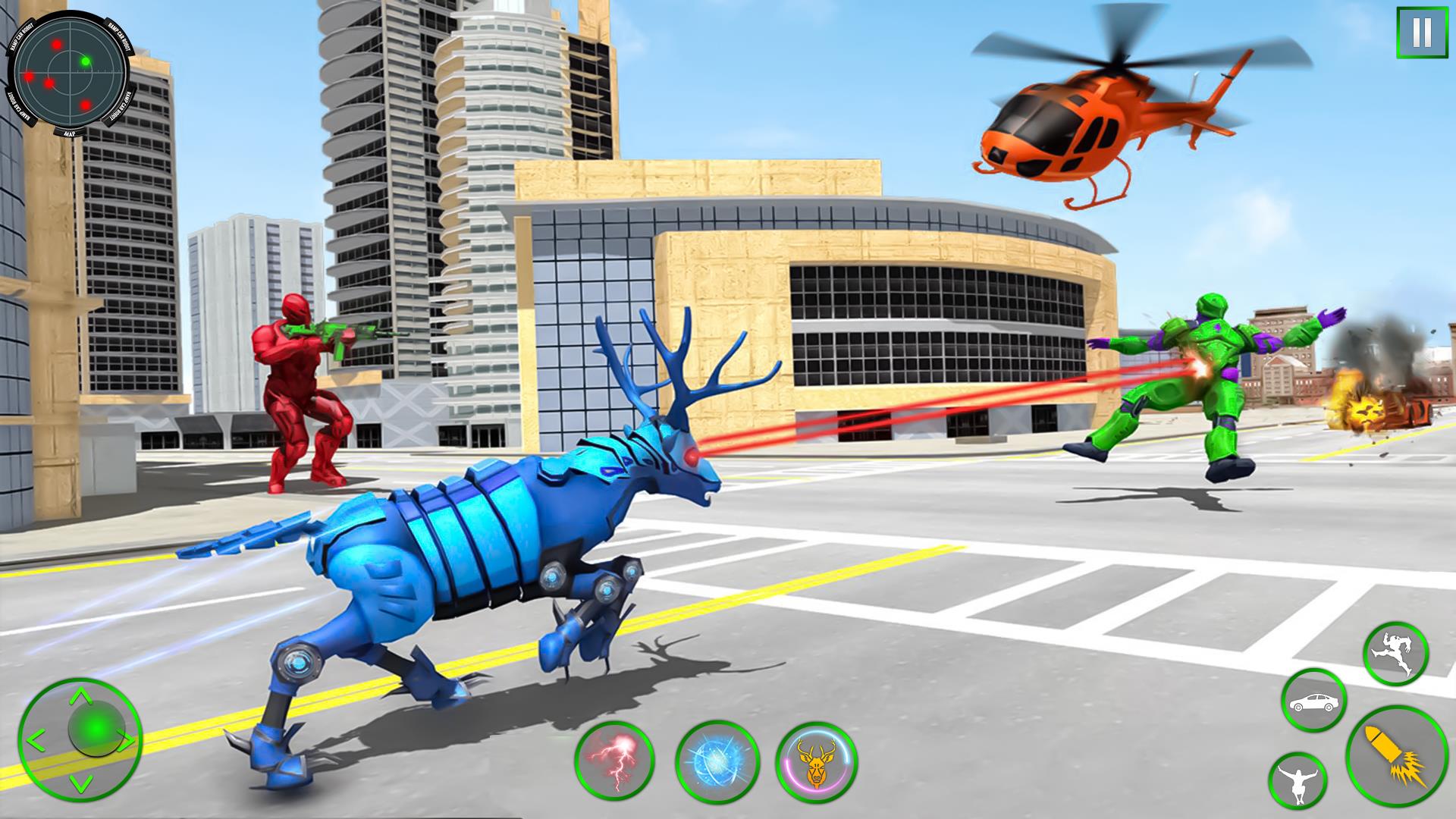The width and height of the screenshot is (1456, 819).
Task: Tap the green player dot on radar
Action: 85,61
